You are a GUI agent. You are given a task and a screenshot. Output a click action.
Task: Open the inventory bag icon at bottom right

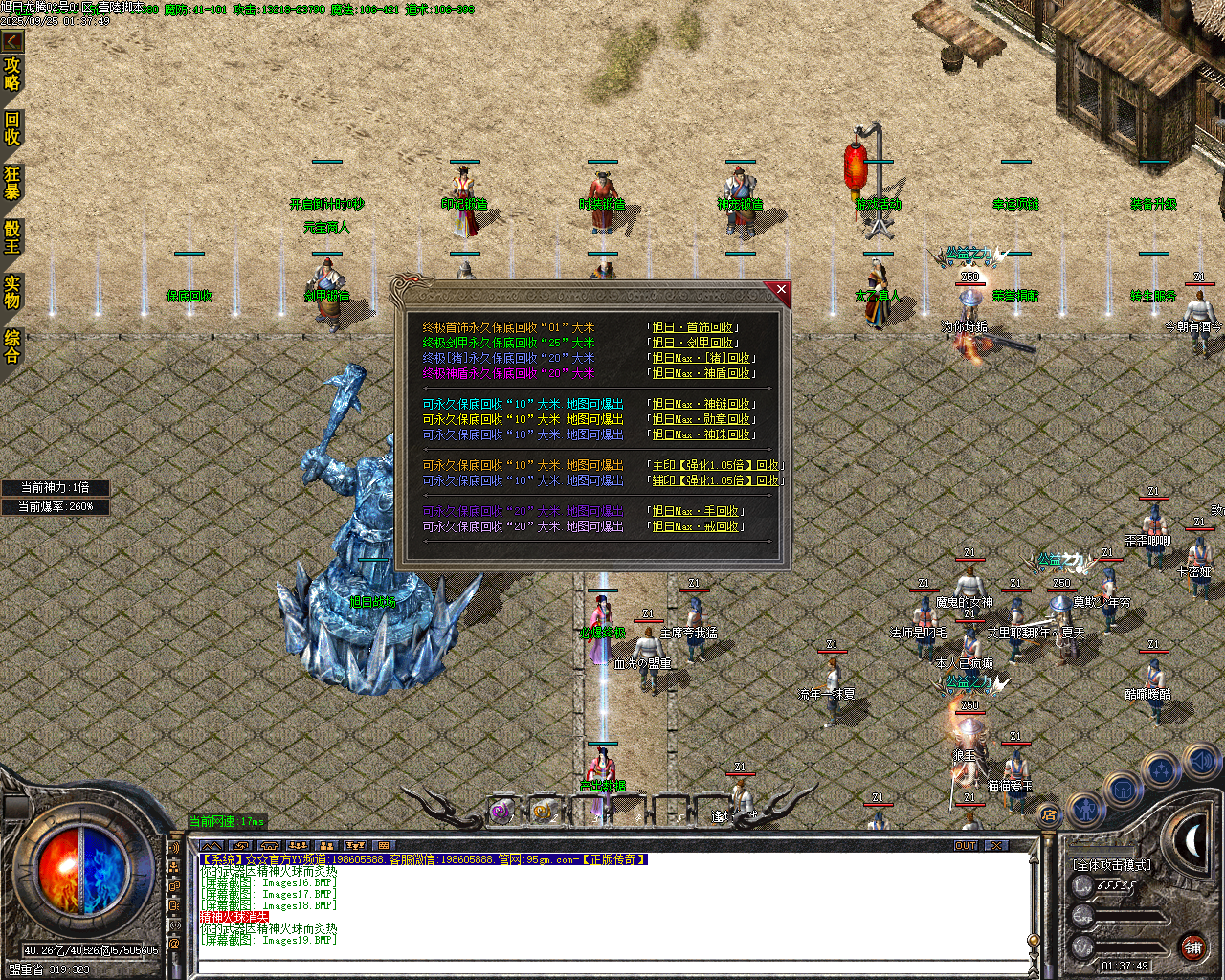click(1123, 789)
